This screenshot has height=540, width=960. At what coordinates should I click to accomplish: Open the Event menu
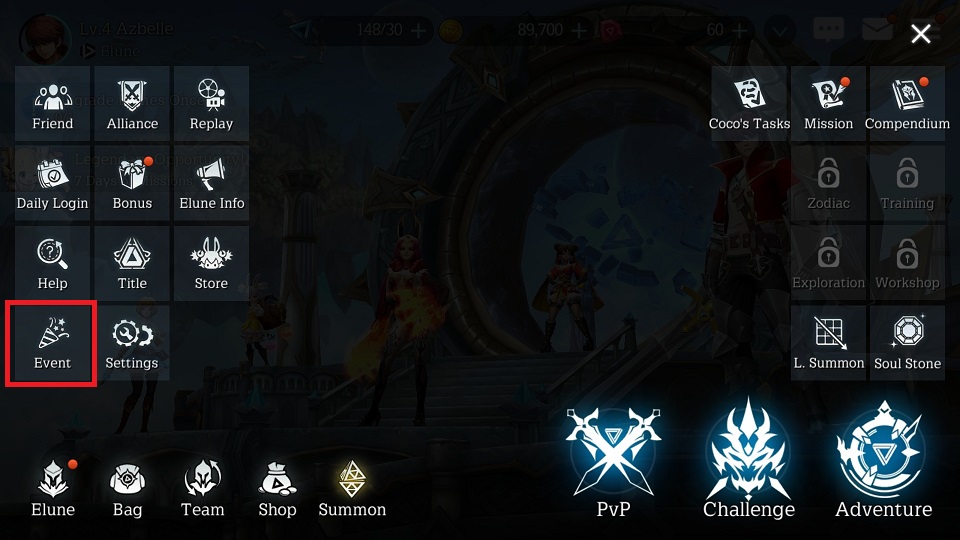[52, 343]
